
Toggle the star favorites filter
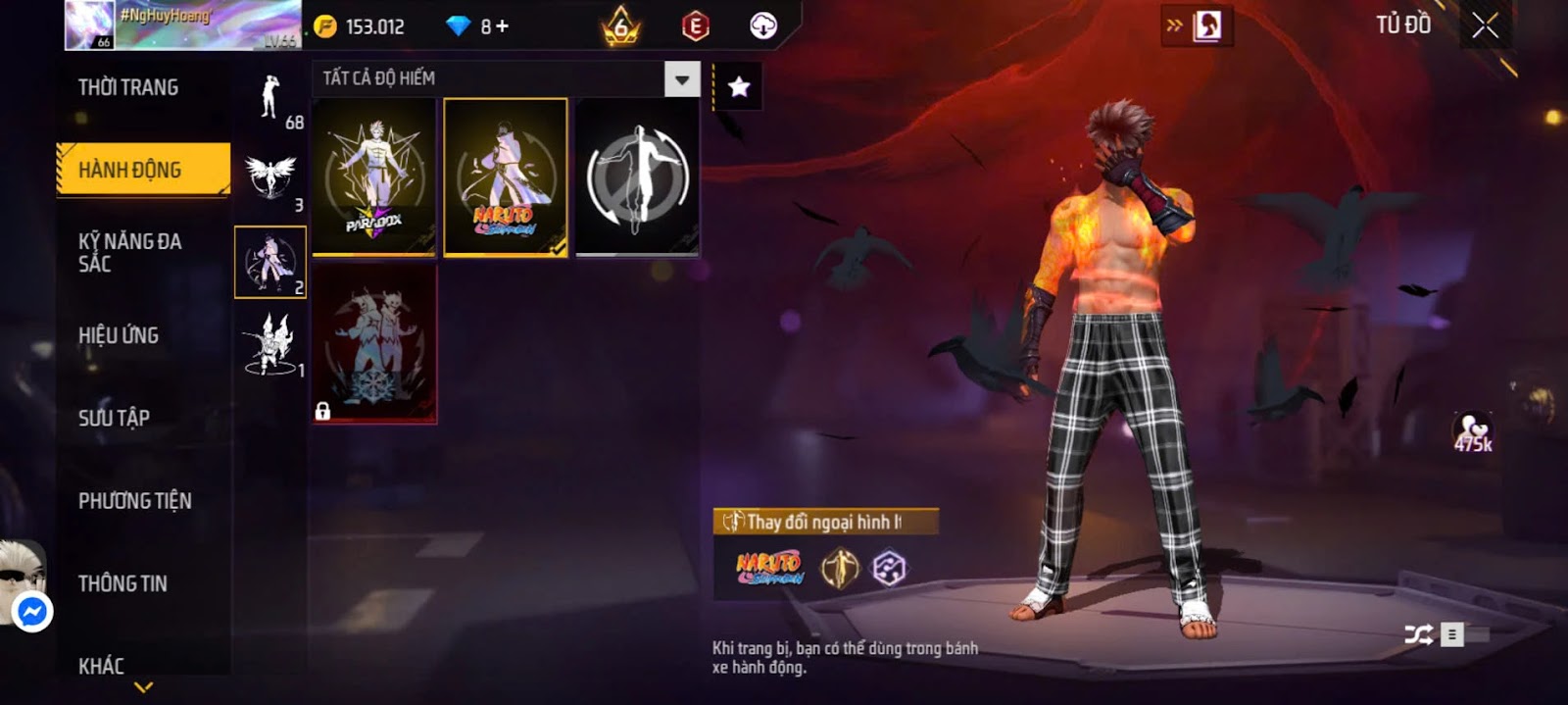click(739, 87)
